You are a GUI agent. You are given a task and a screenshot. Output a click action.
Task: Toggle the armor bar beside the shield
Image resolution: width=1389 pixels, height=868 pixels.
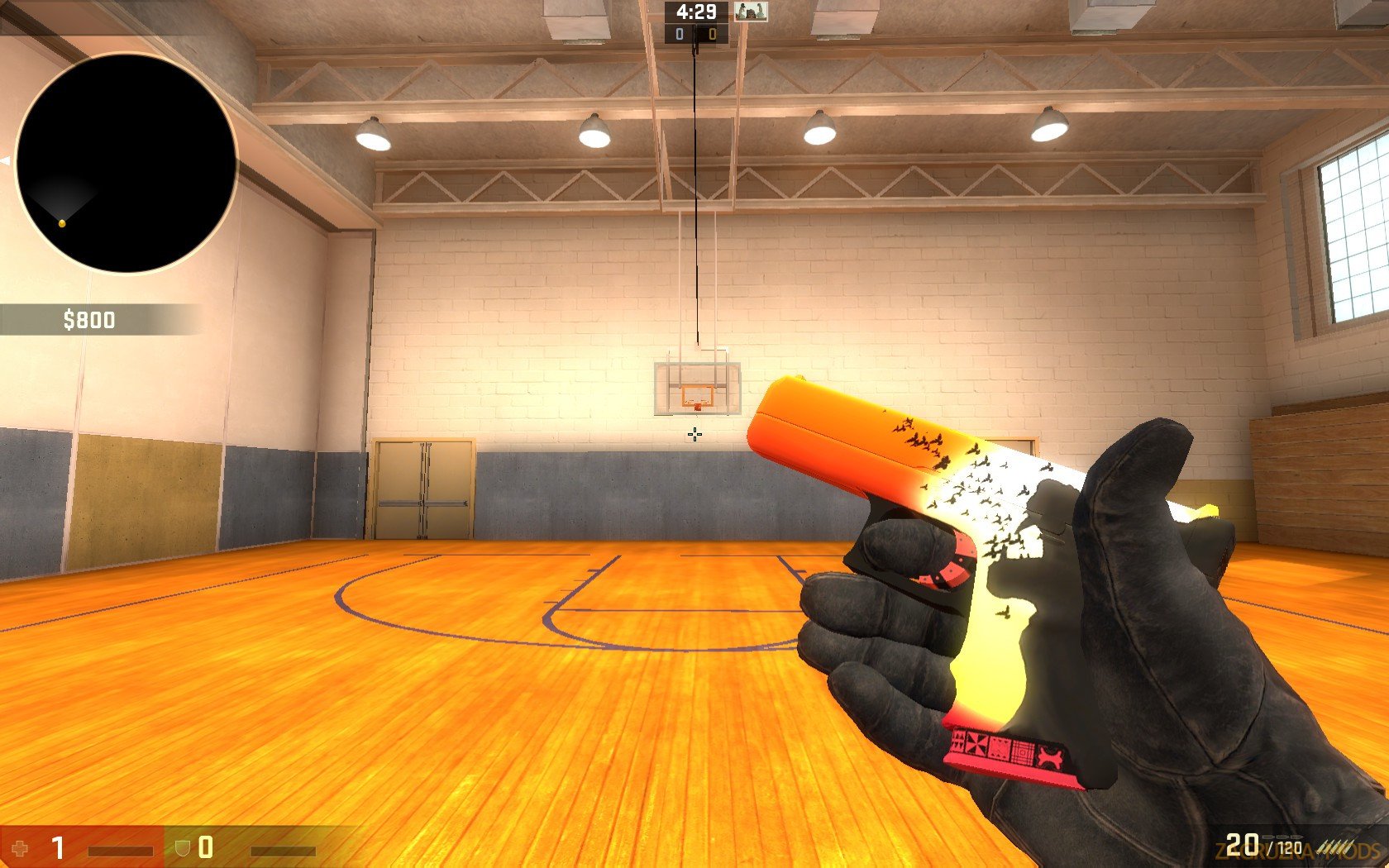[283, 850]
